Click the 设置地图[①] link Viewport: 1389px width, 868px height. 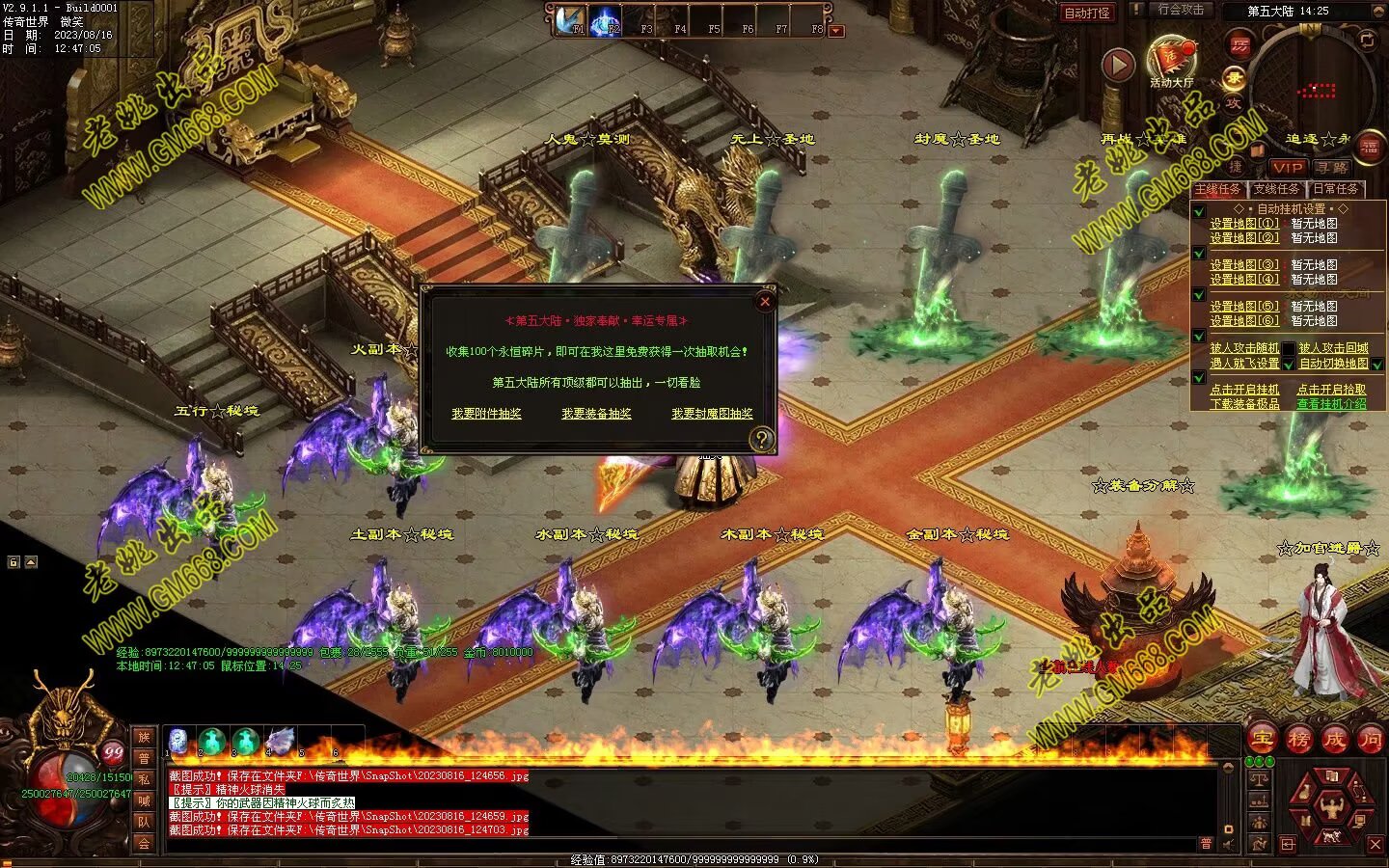1244,224
